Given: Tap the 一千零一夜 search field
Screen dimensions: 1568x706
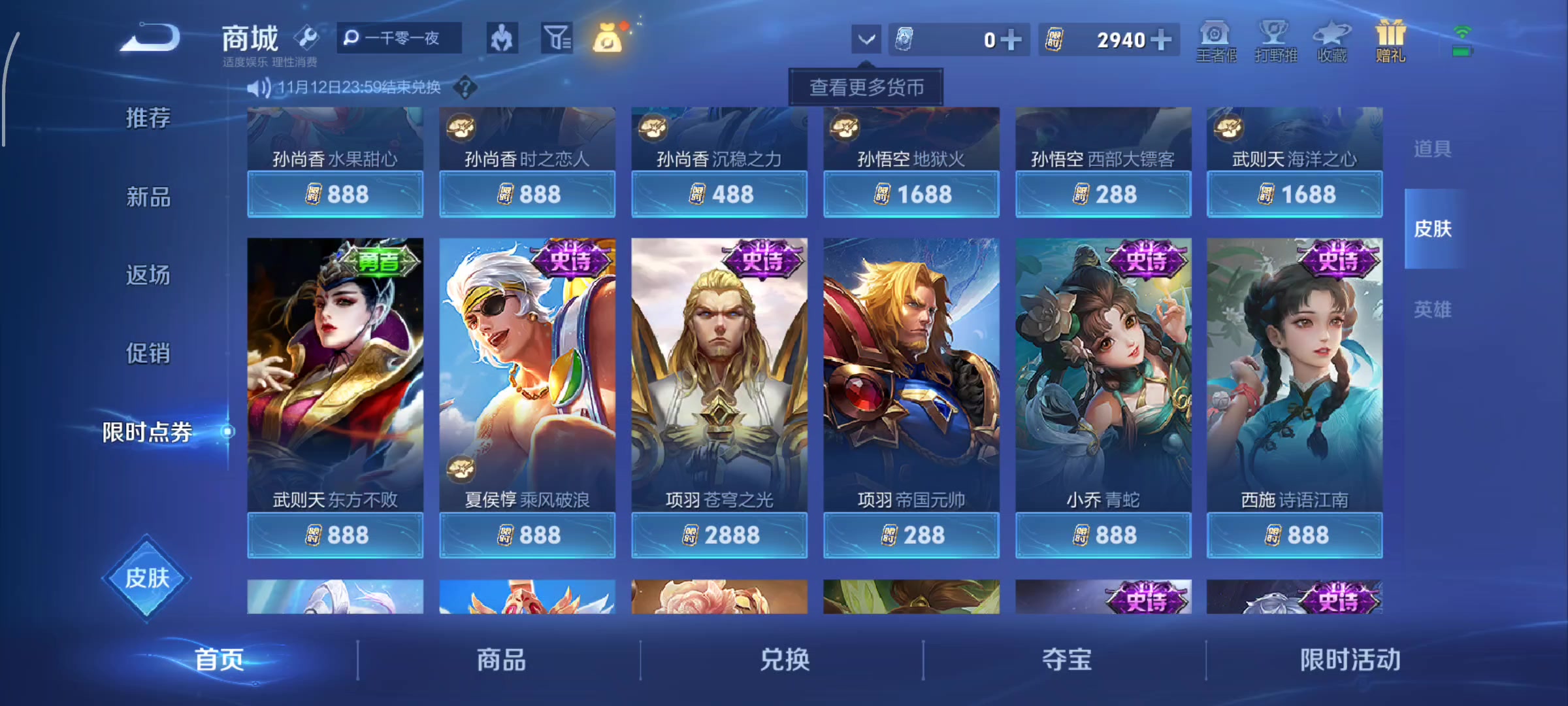Looking at the screenshot, I should [399, 39].
